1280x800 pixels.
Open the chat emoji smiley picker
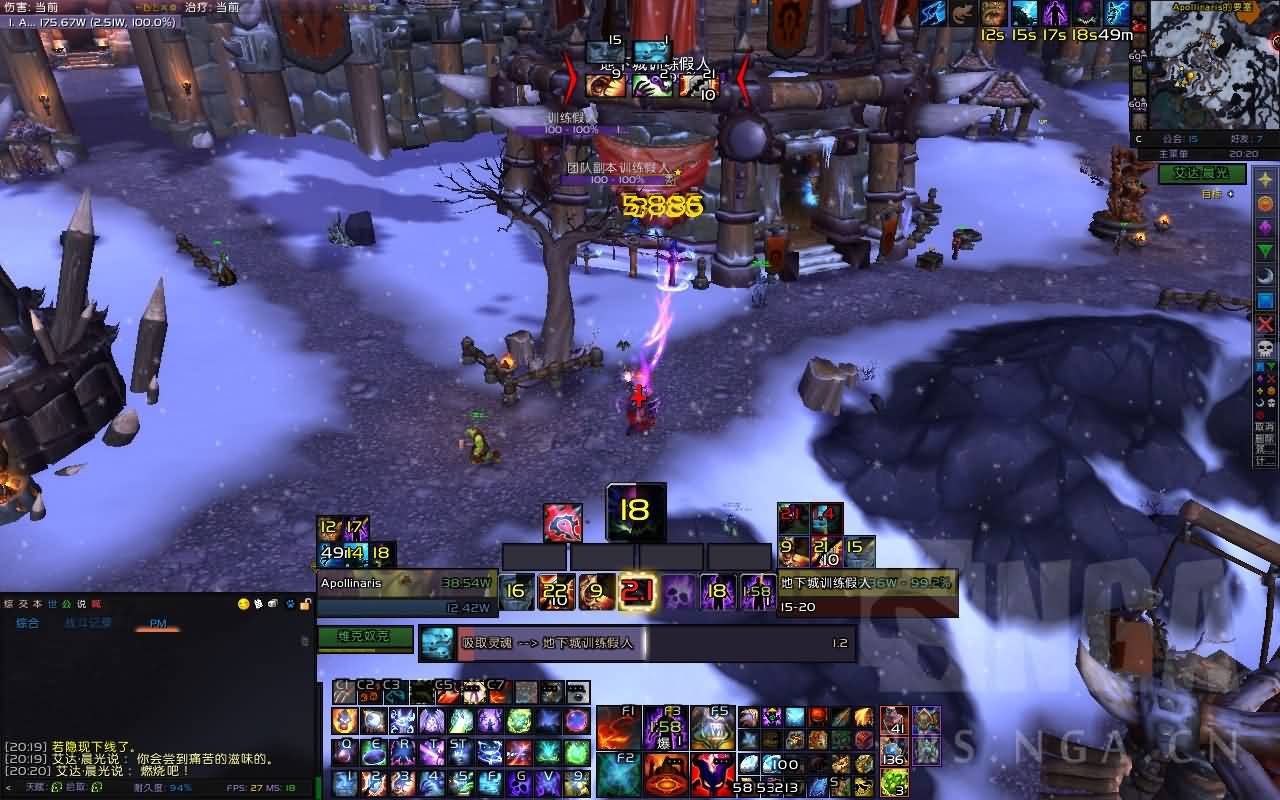(x=243, y=604)
